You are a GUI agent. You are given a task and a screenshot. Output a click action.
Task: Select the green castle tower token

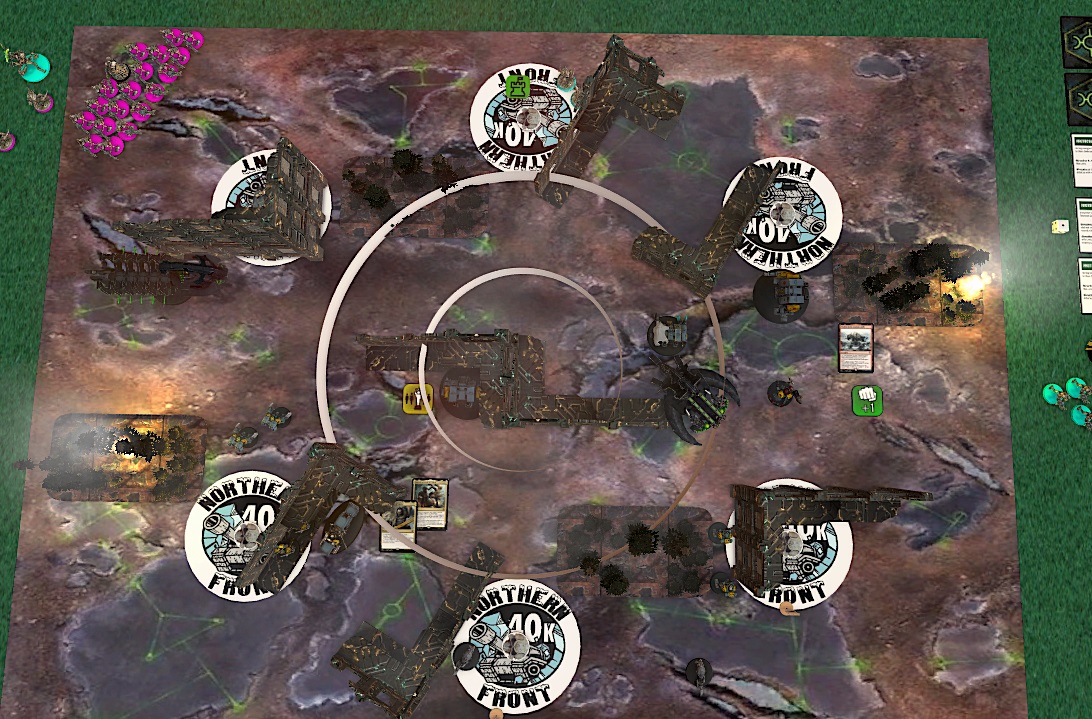pos(517,87)
